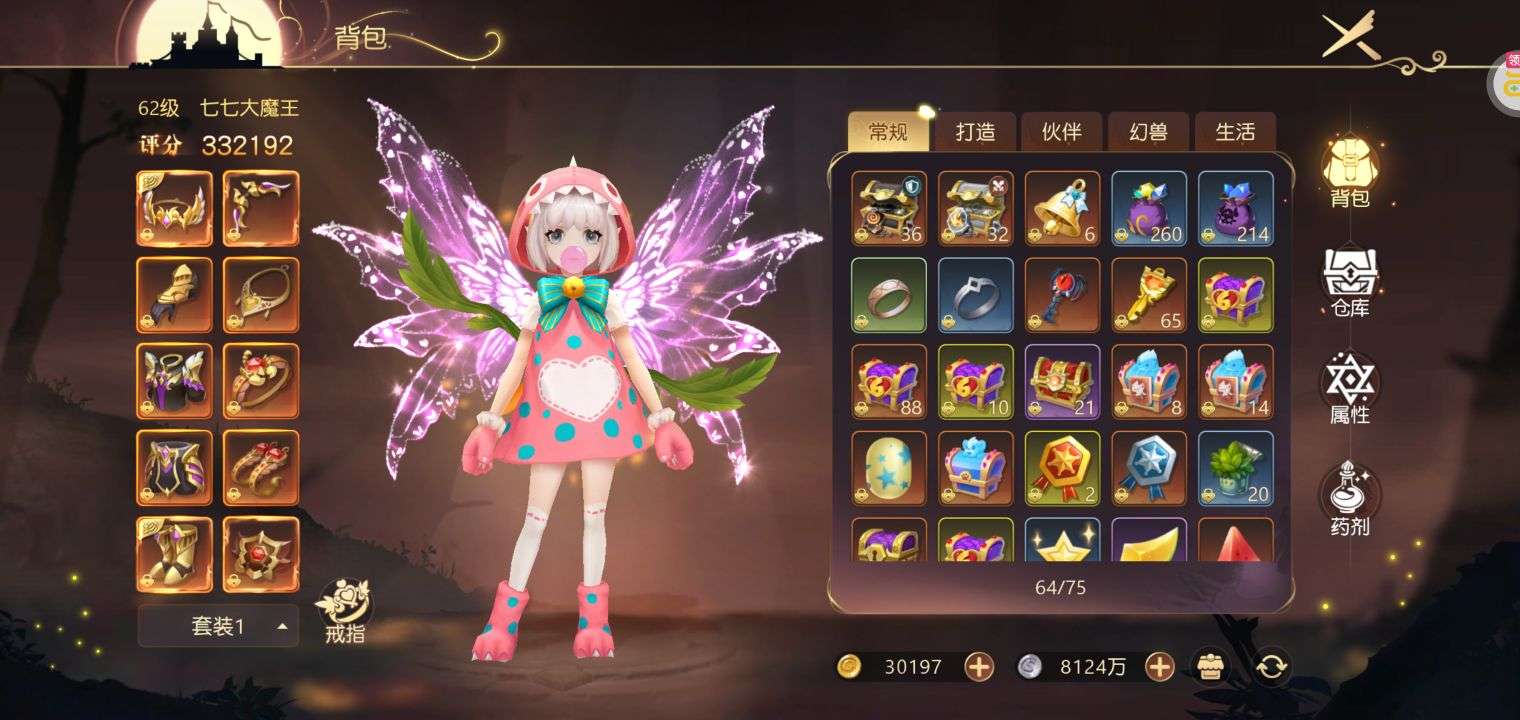Open the 伙伴 tab
Screen dimensions: 1520x720
click(1061, 132)
